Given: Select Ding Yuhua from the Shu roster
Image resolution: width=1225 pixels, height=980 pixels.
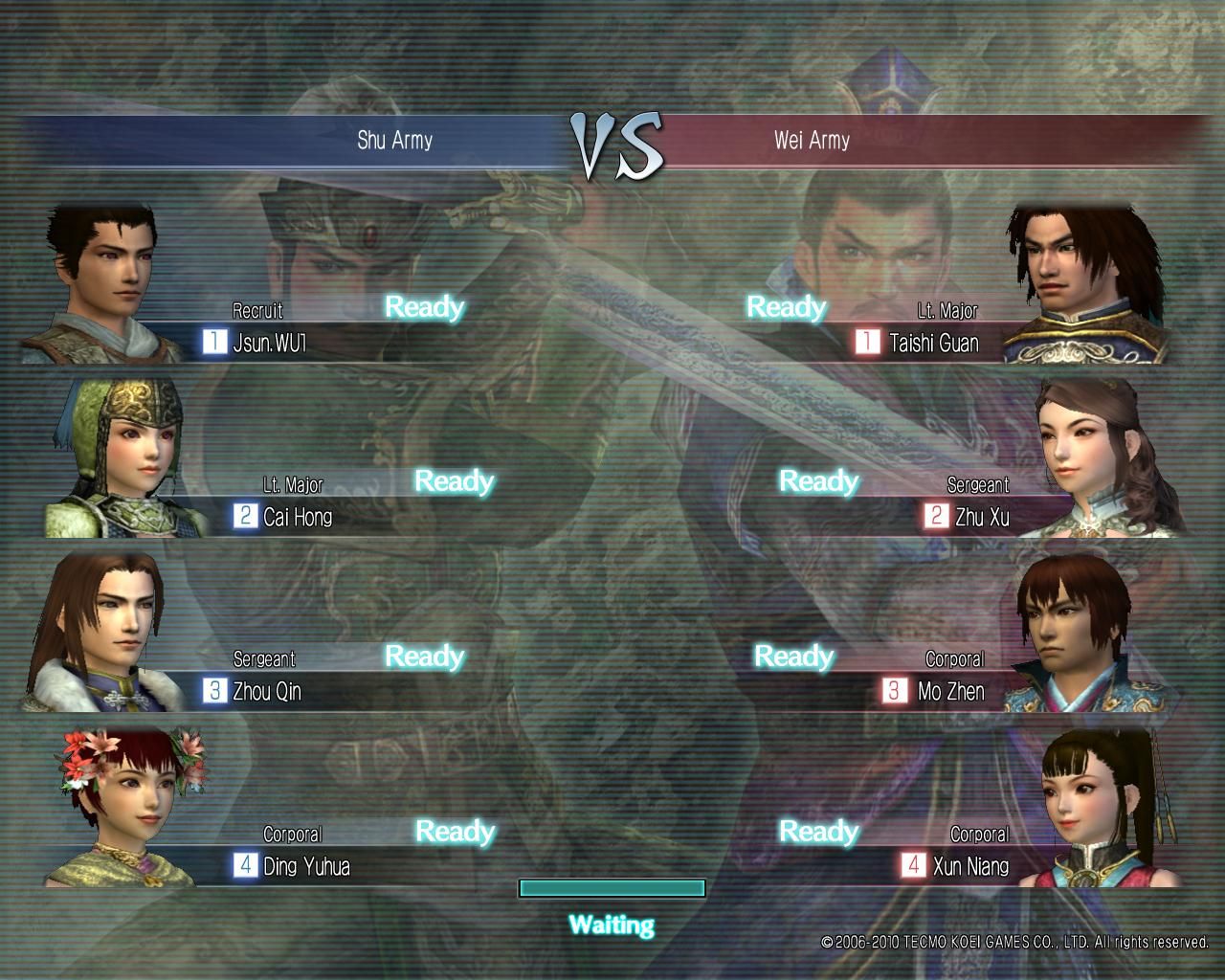Looking at the screenshot, I should pos(305,866).
